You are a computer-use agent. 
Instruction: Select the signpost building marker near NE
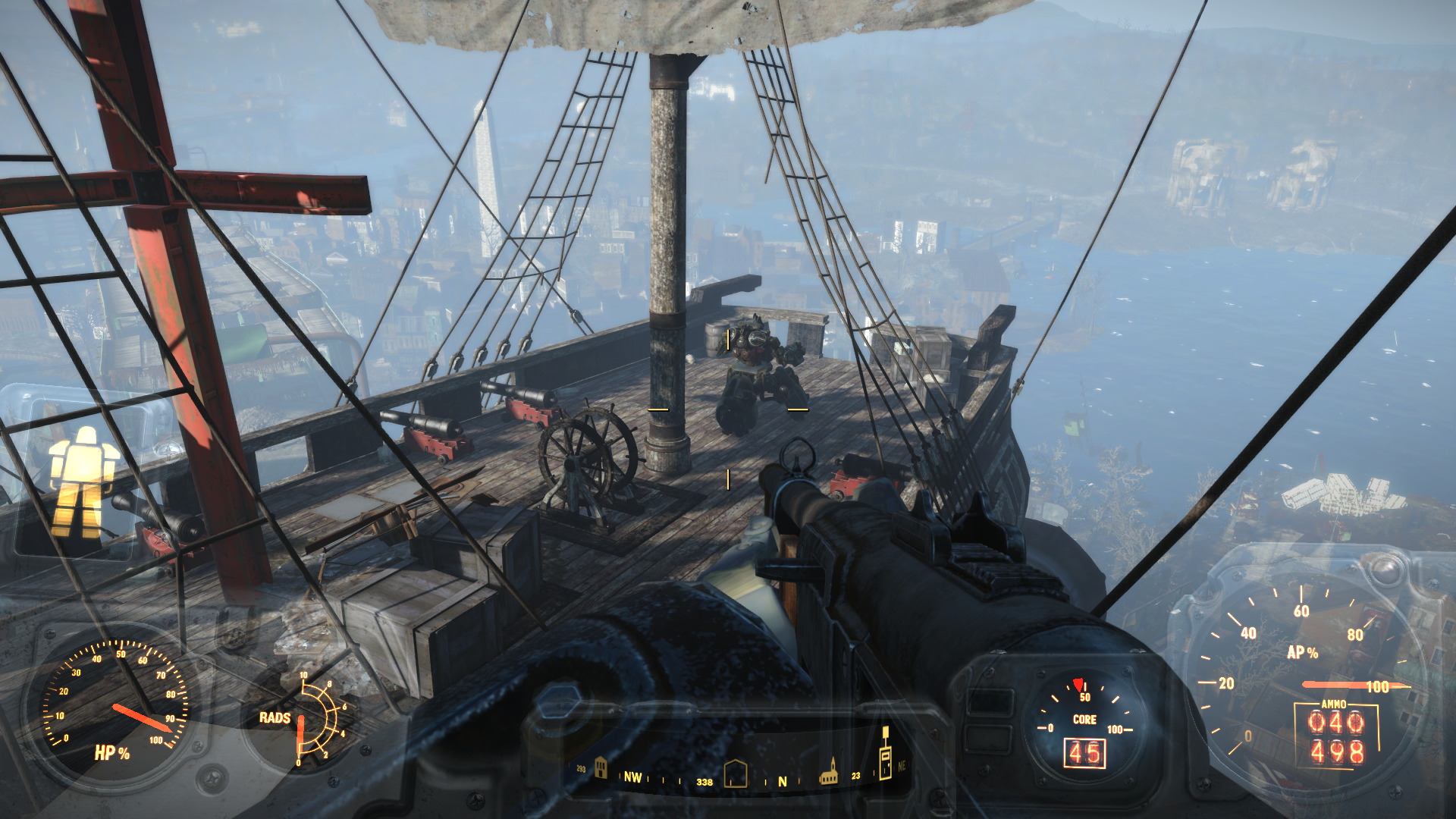pyautogui.click(x=884, y=755)
